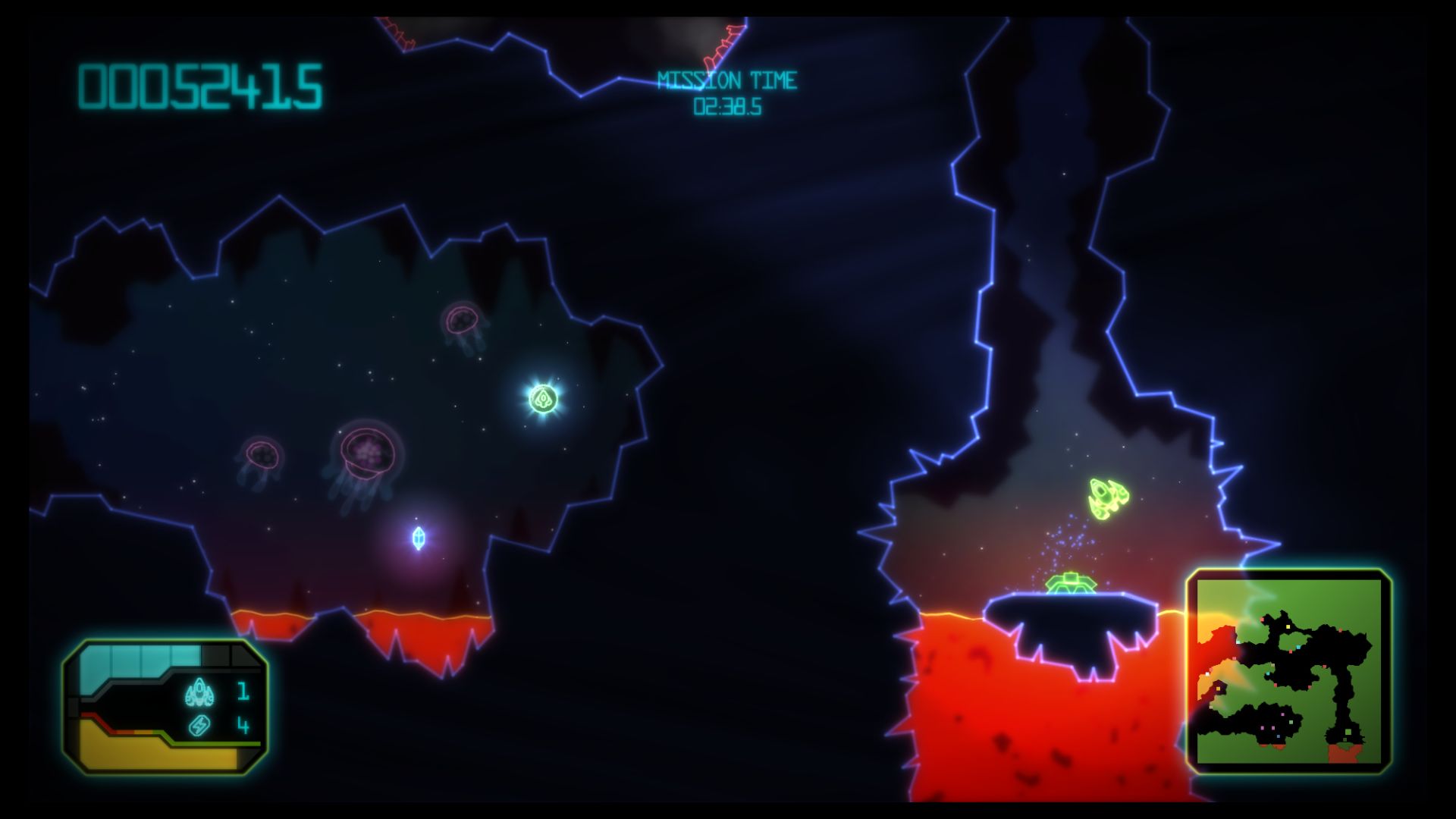Click the yellow marker on the minimap
Screen dimensions: 1456x819
(x=1289, y=626)
